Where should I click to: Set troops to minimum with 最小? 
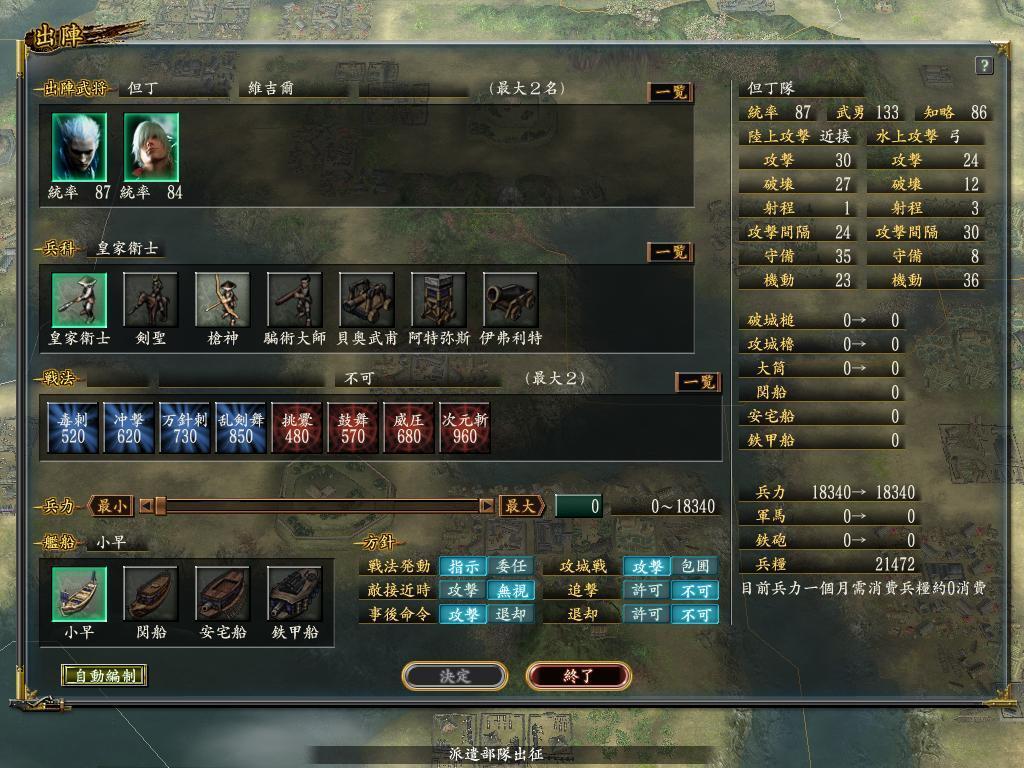[x=110, y=506]
